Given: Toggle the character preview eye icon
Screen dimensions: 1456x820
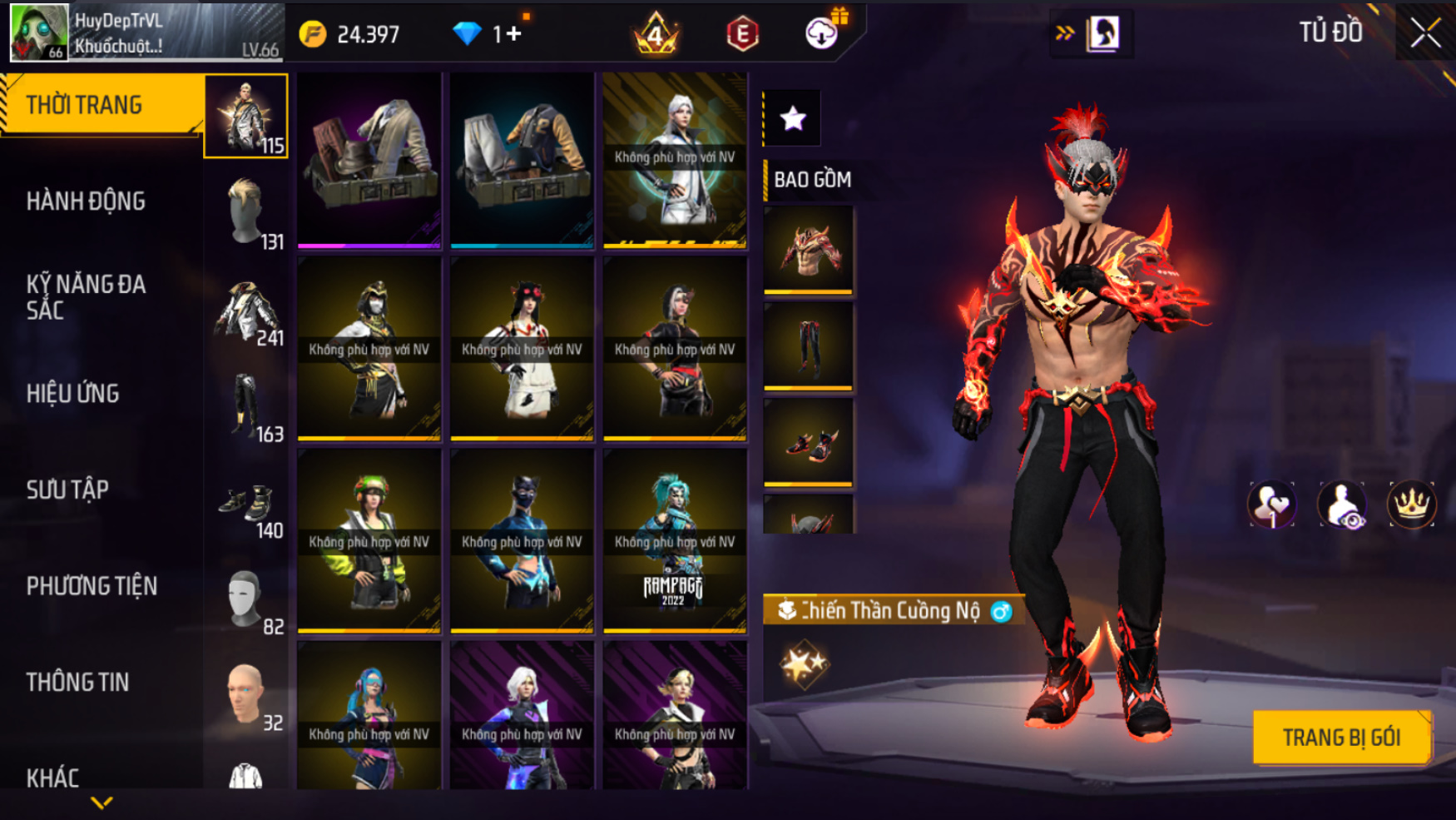Looking at the screenshot, I should 1341,504.
